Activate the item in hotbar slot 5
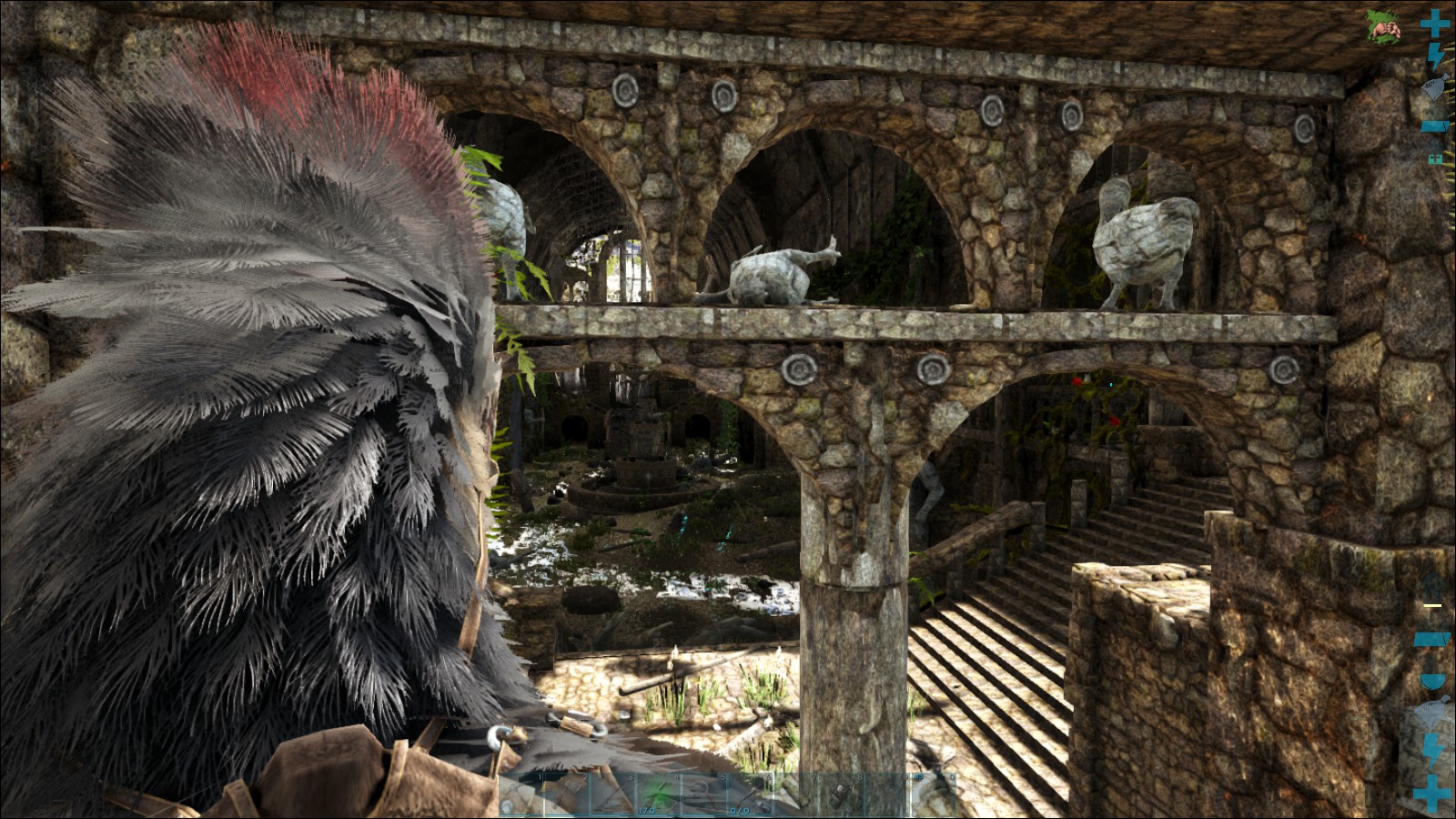Viewport: 1456px width, 819px height. coord(703,794)
